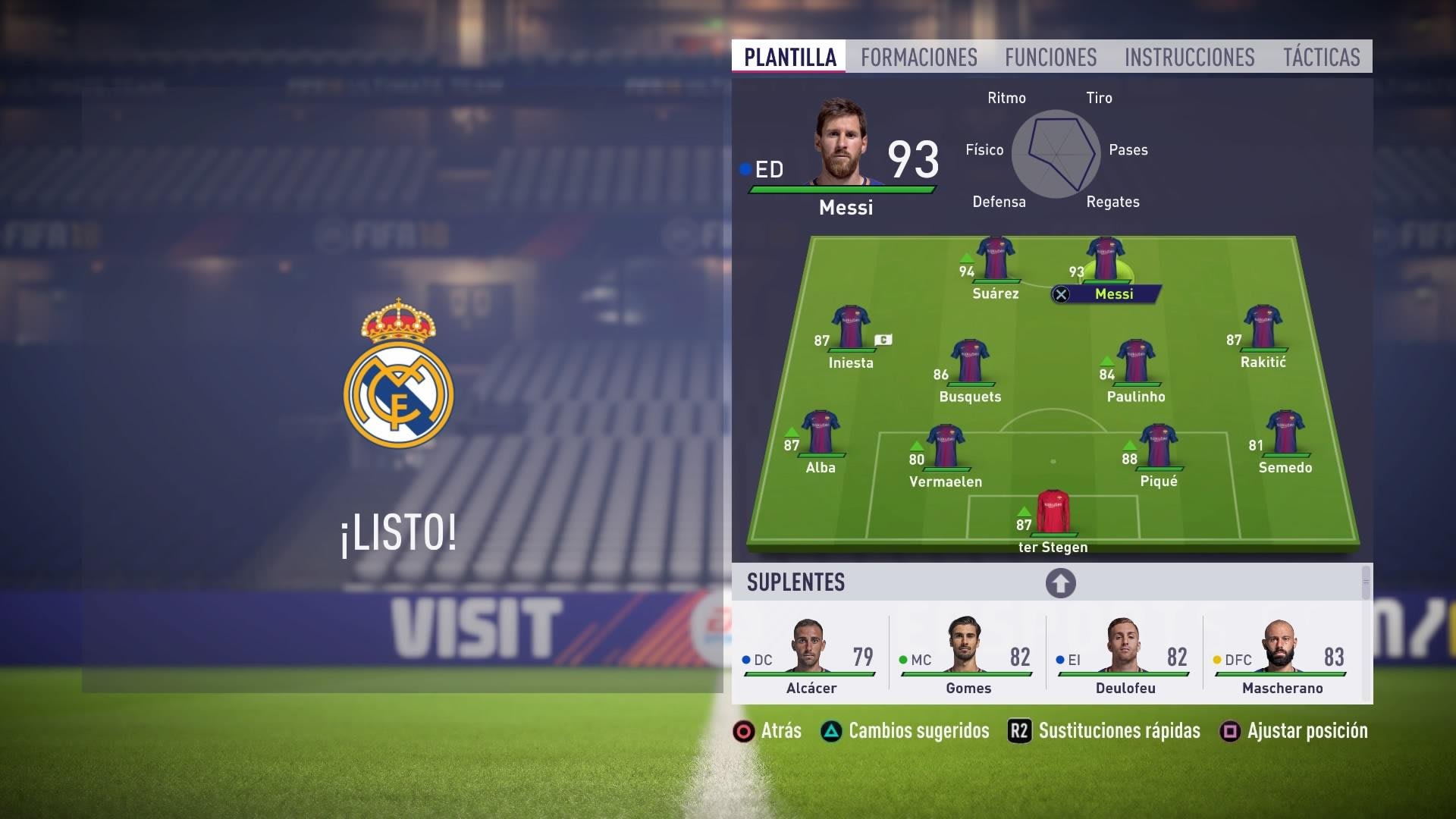Click the Suplentes up arrow button
Screen dimensions: 1456x819
(1060, 583)
